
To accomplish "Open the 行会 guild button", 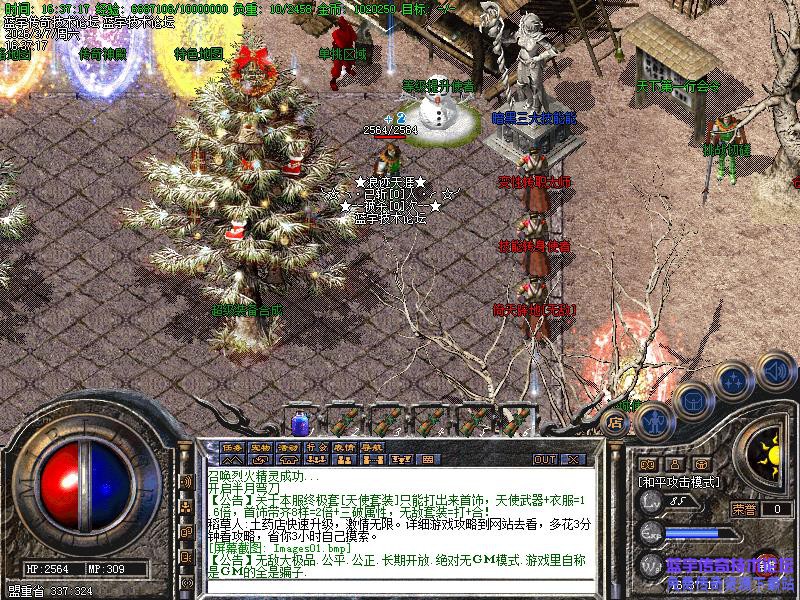I will (316, 446).
